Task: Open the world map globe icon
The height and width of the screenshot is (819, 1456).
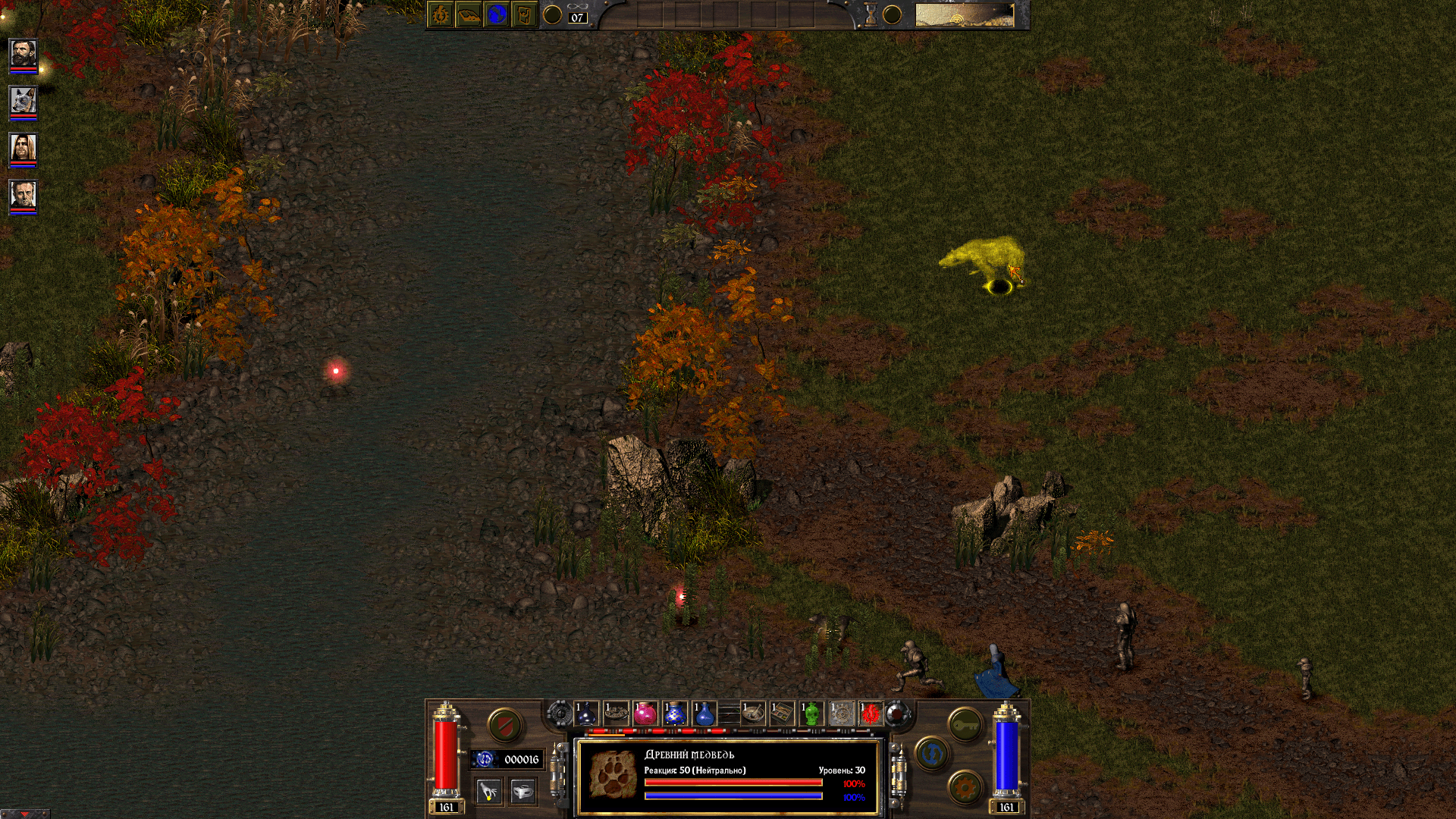Action: (497, 14)
